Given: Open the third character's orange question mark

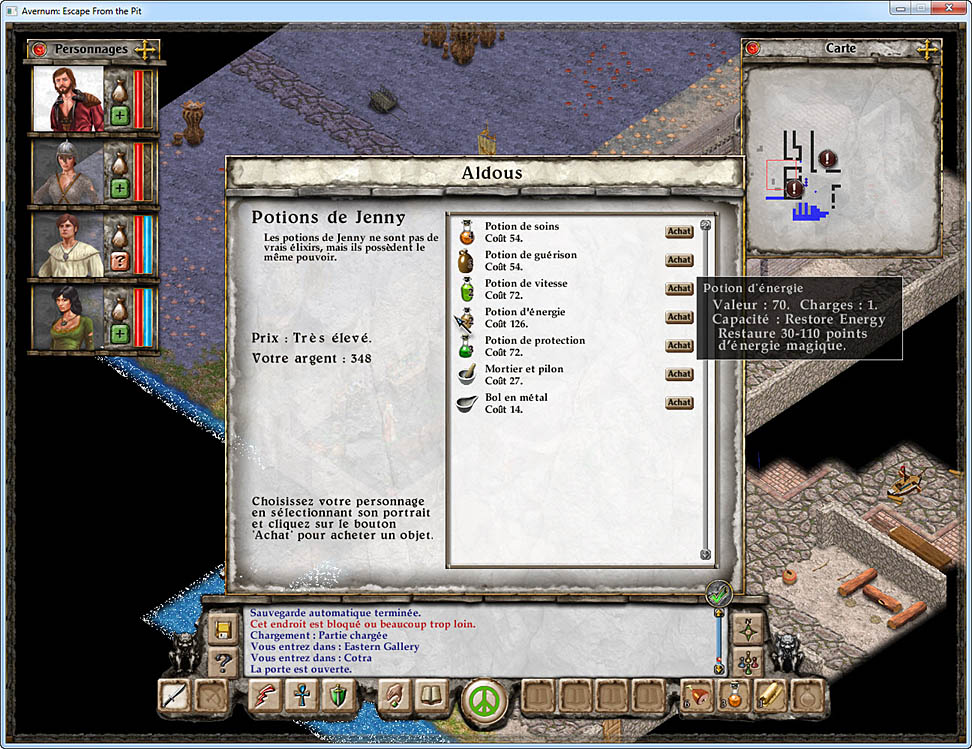Looking at the screenshot, I should tap(119, 261).
